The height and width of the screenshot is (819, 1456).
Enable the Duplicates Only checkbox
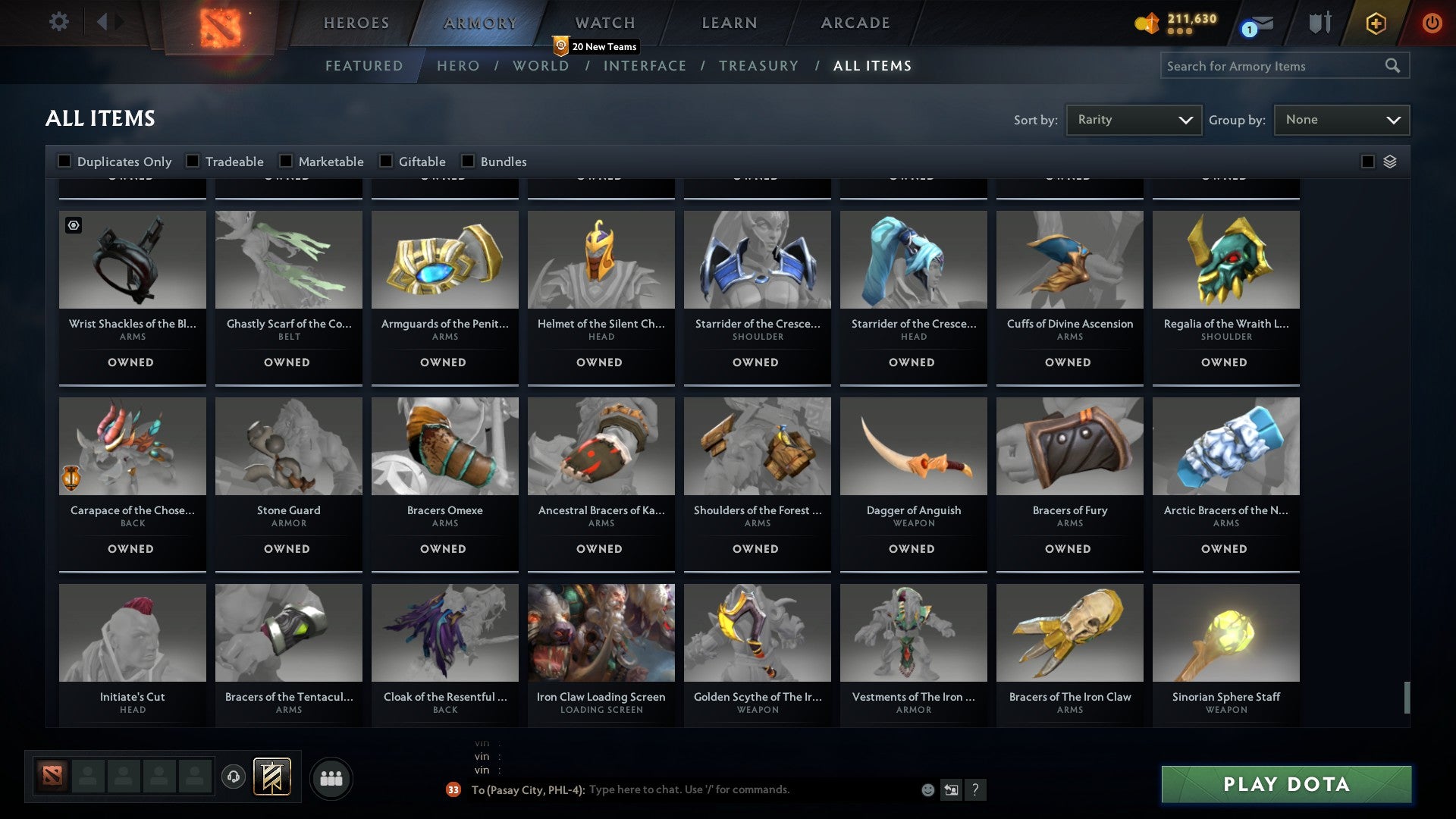pyautogui.click(x=64, y=161)
